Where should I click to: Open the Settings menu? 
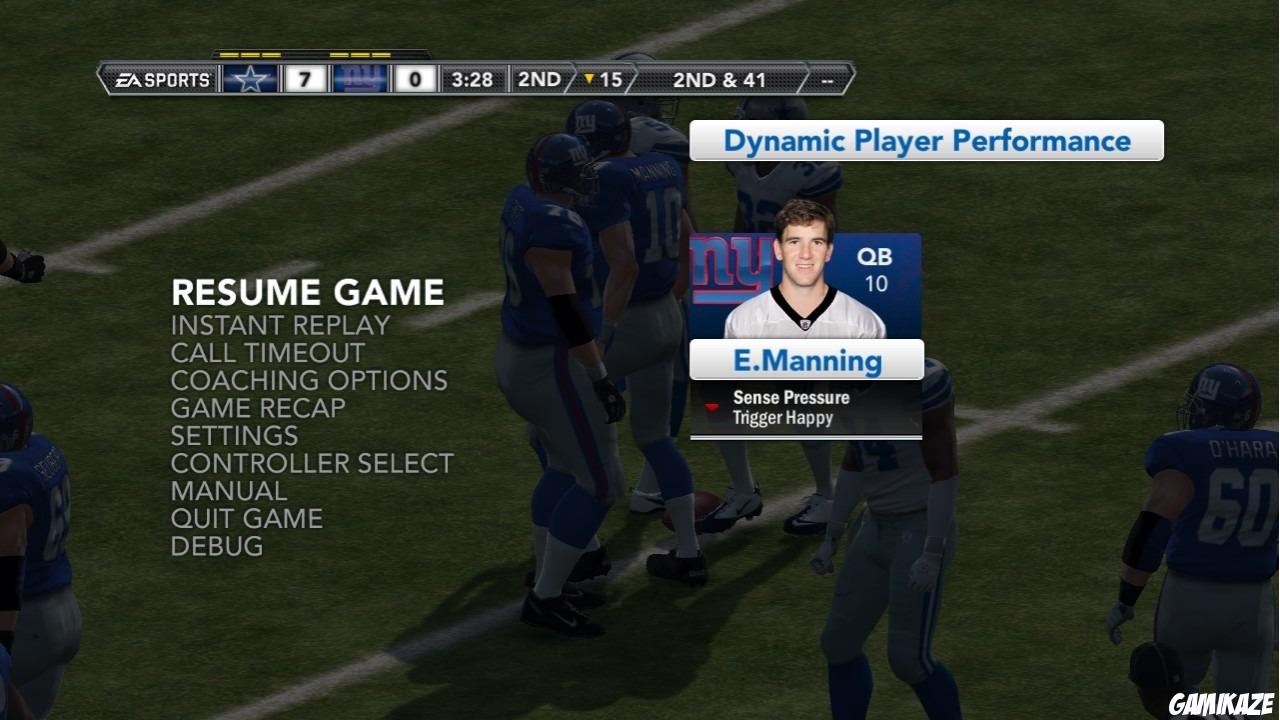[234, 435]
